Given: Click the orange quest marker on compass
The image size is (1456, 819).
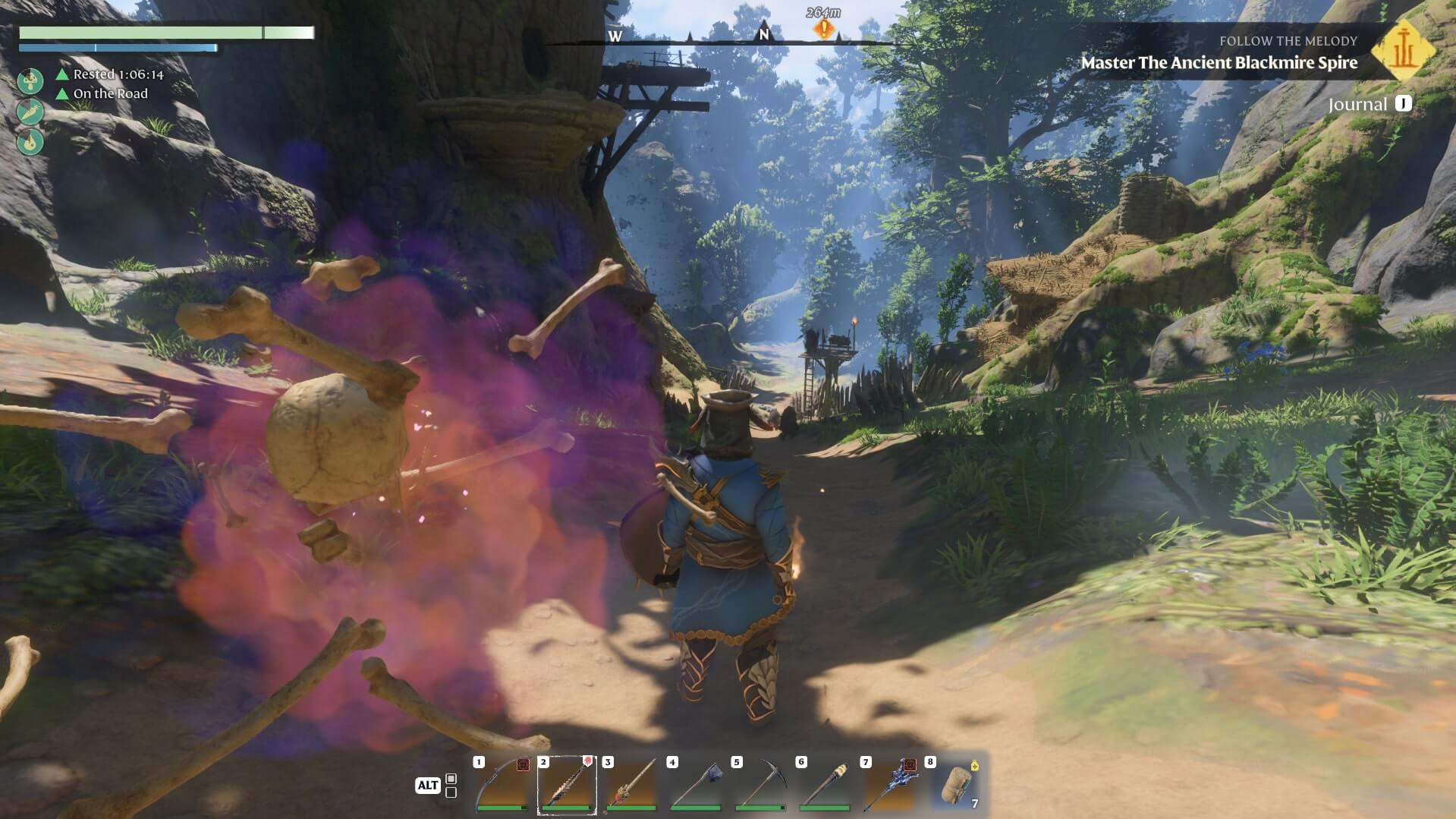Looking at the screenshot, I should (x=823, y=29).
